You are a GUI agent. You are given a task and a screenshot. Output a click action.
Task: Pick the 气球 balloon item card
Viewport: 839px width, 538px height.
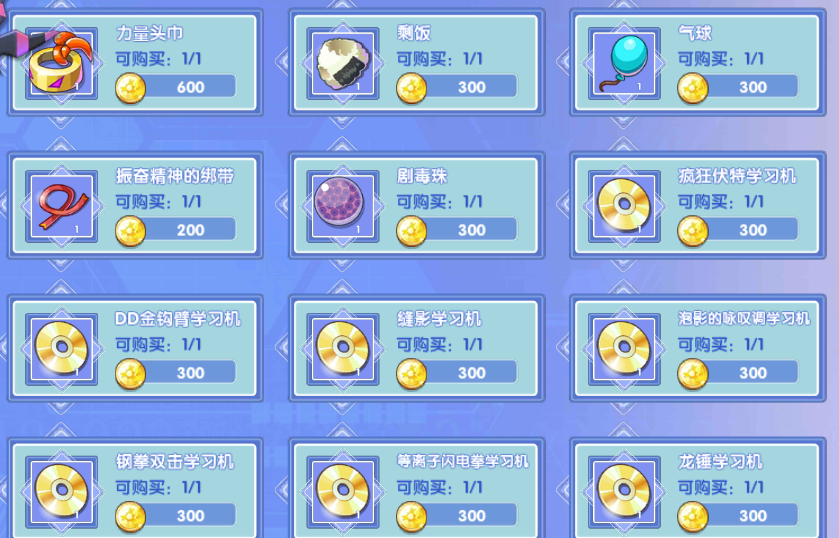click(x=697, y=62)
